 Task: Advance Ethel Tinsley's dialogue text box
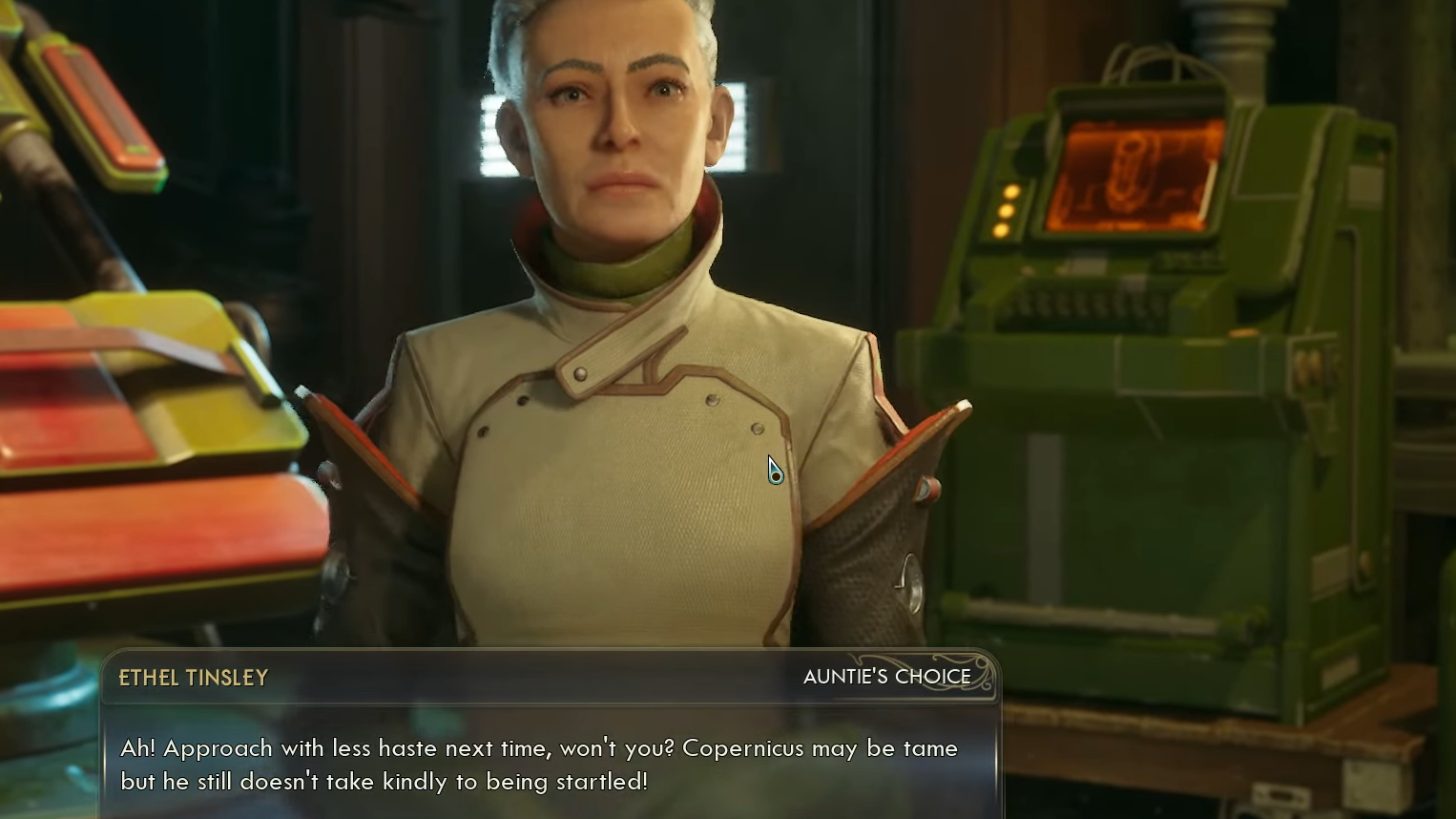point(550,764)
